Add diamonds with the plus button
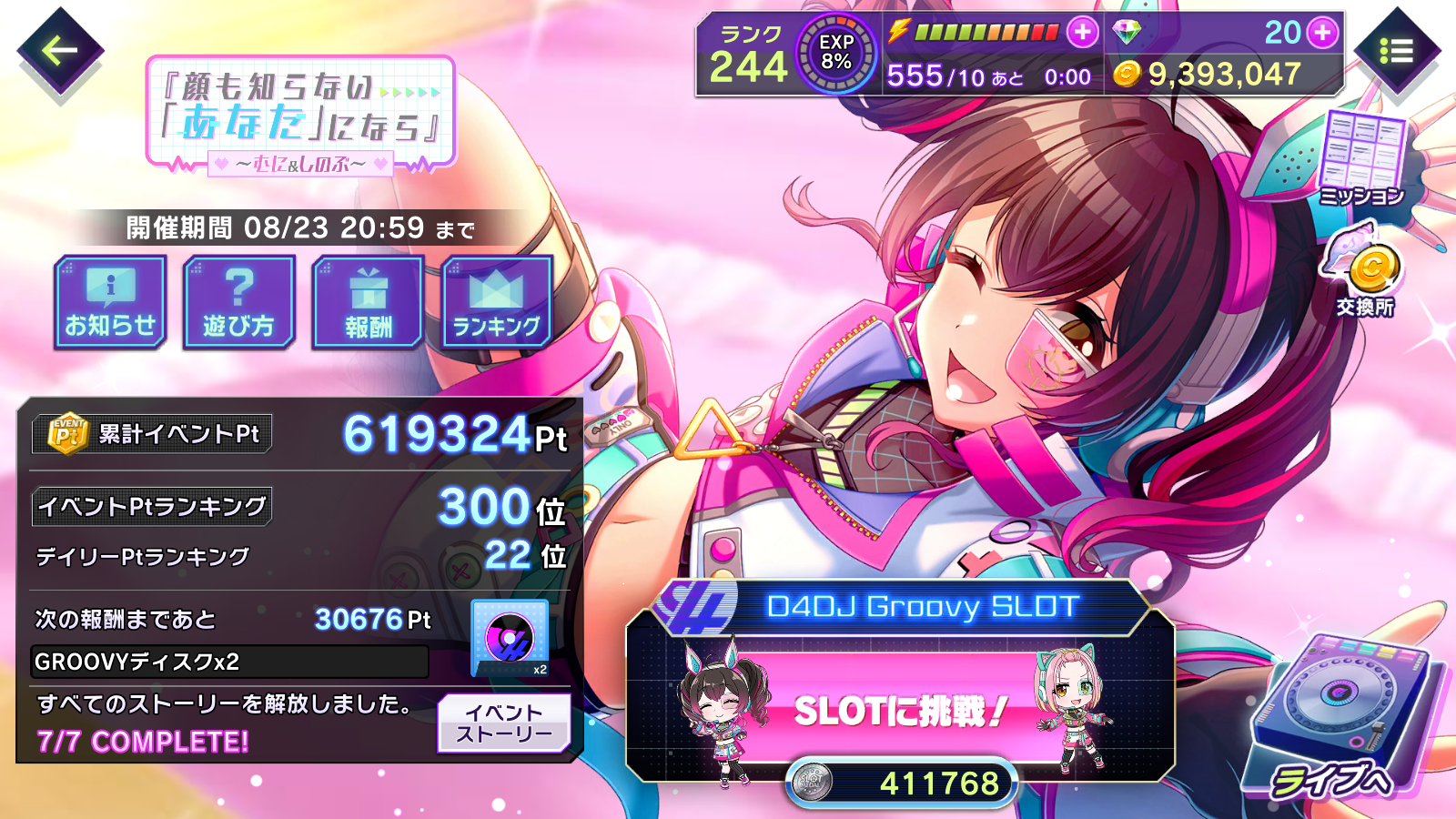Viewport: 1456px width, 819px height. coord(1322,33)
